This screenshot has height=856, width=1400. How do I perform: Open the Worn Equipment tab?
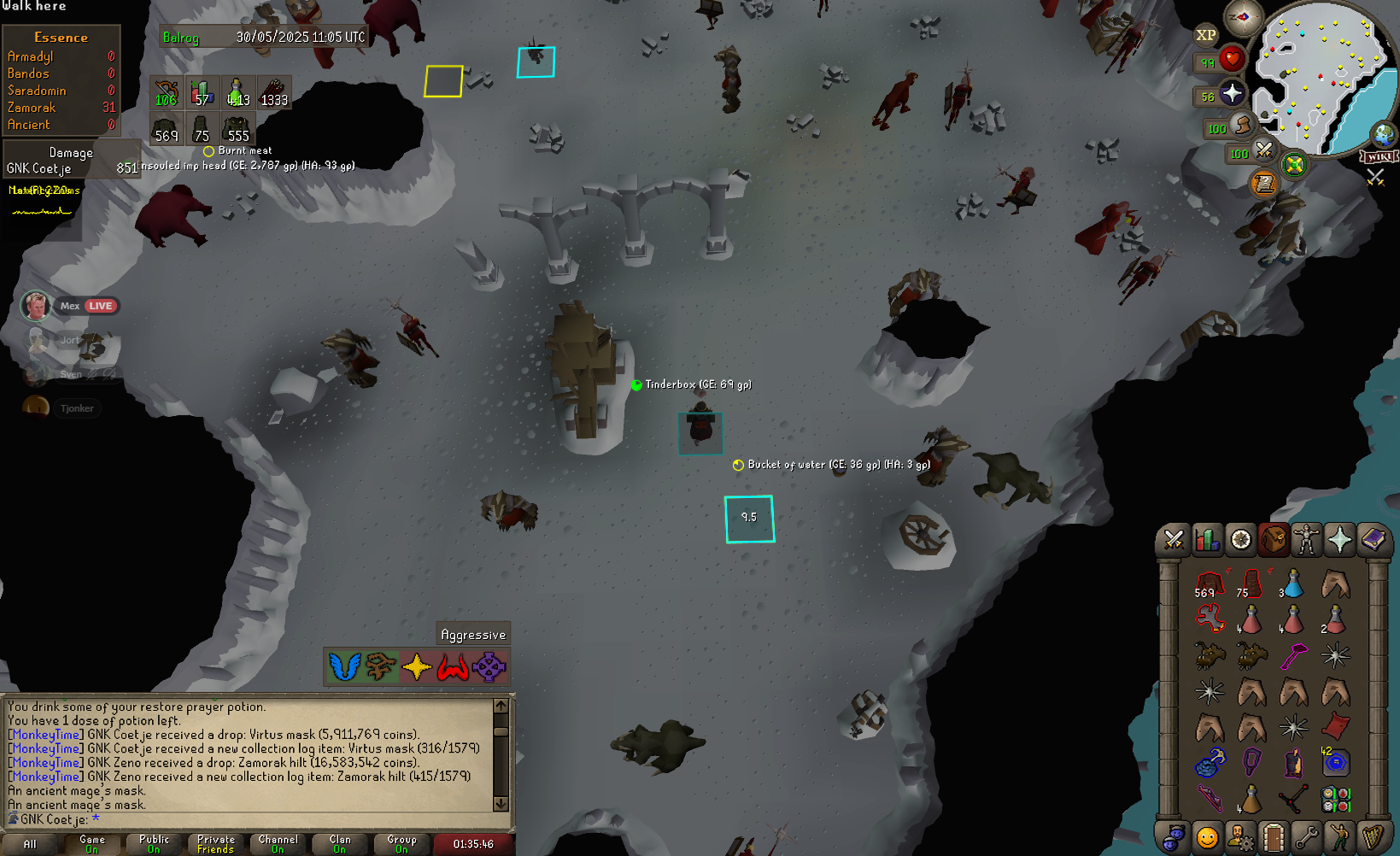coord(1306,540)
